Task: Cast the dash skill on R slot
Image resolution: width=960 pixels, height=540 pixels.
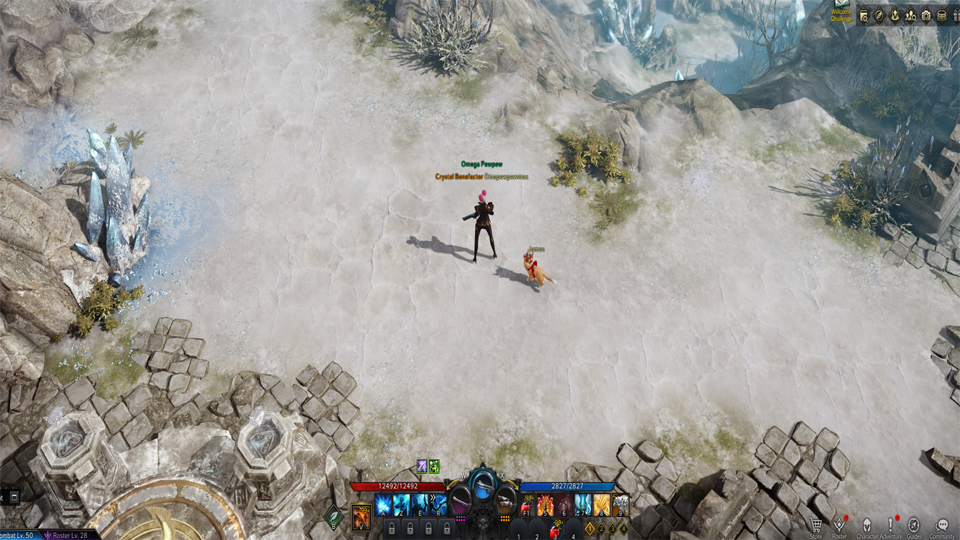Action: pos(439,506)
